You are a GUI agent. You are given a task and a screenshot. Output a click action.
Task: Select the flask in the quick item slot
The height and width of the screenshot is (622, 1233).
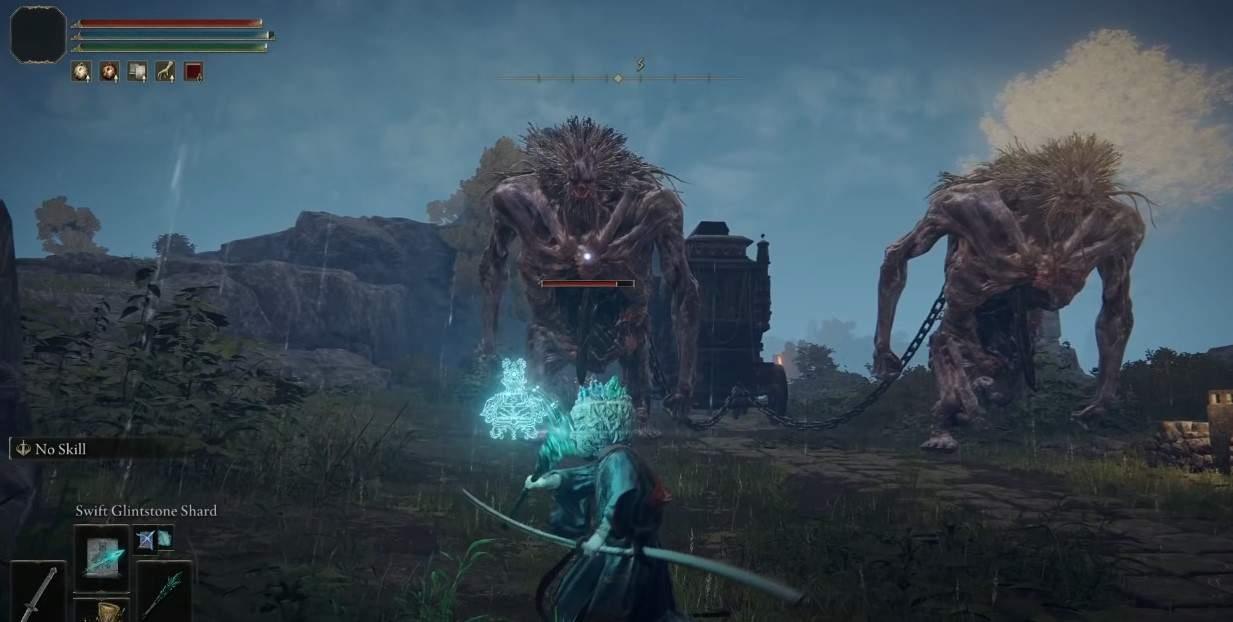[101, 609]
